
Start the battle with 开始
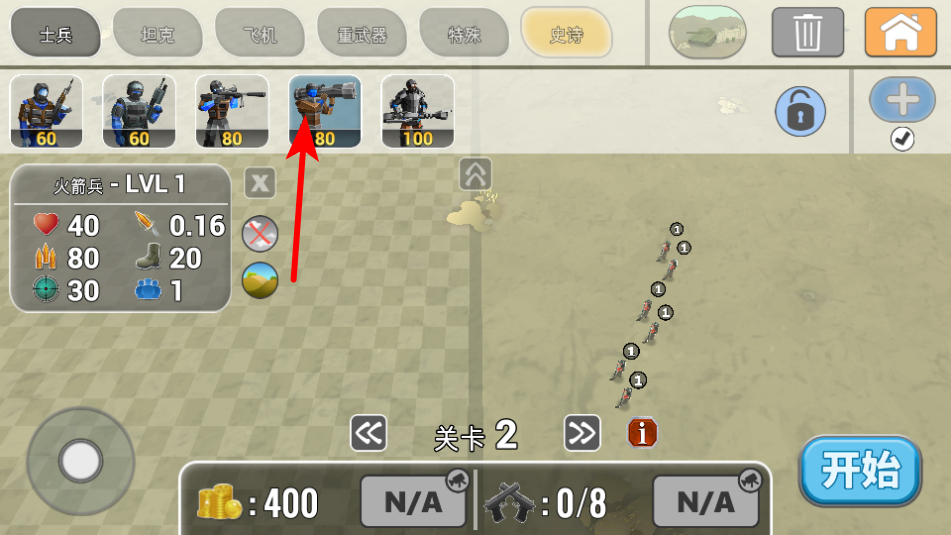[x=860, y=470]
